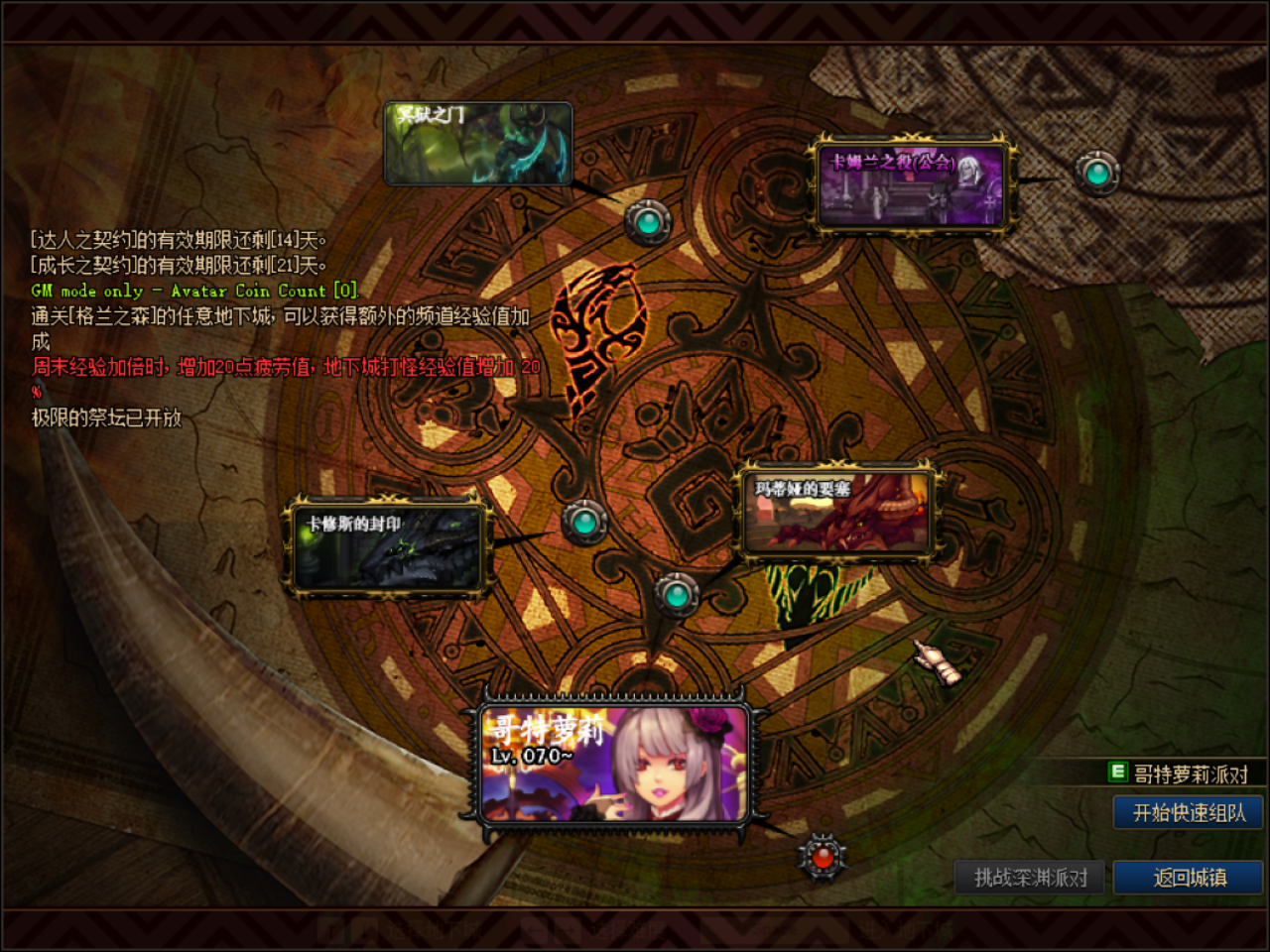1270x952 pixels.
Task: Pick the 玛蒂娅的要塞 dungeon thumbnail
Action: (838, 512)
